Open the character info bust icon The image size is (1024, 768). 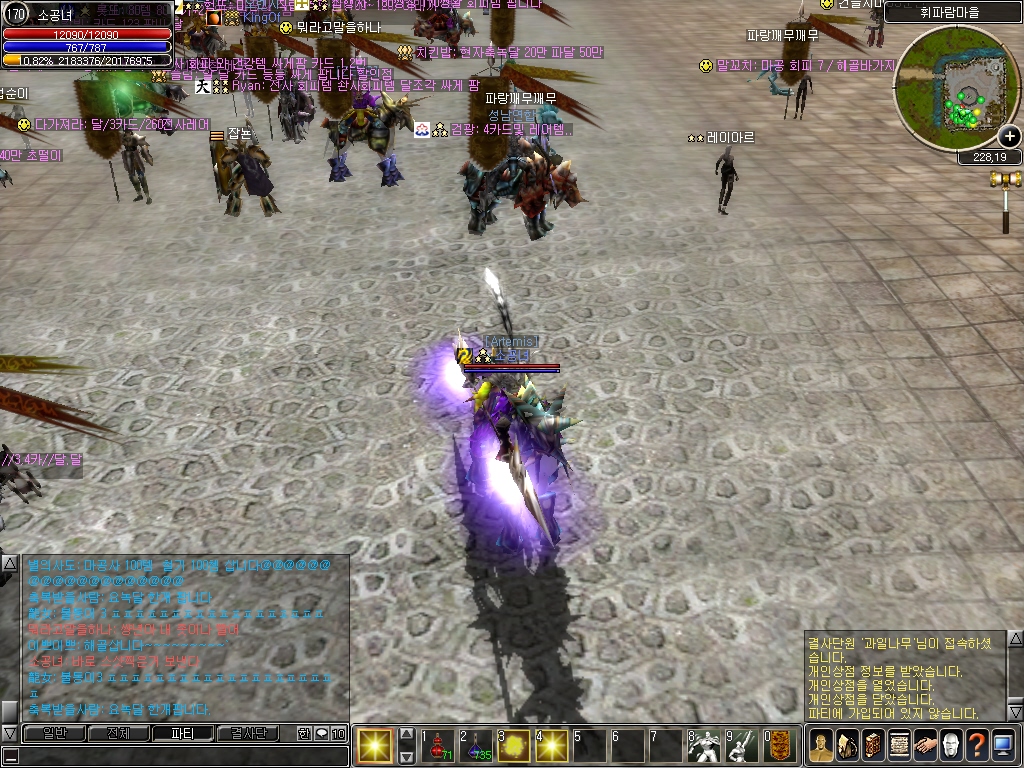click(821, 745)
